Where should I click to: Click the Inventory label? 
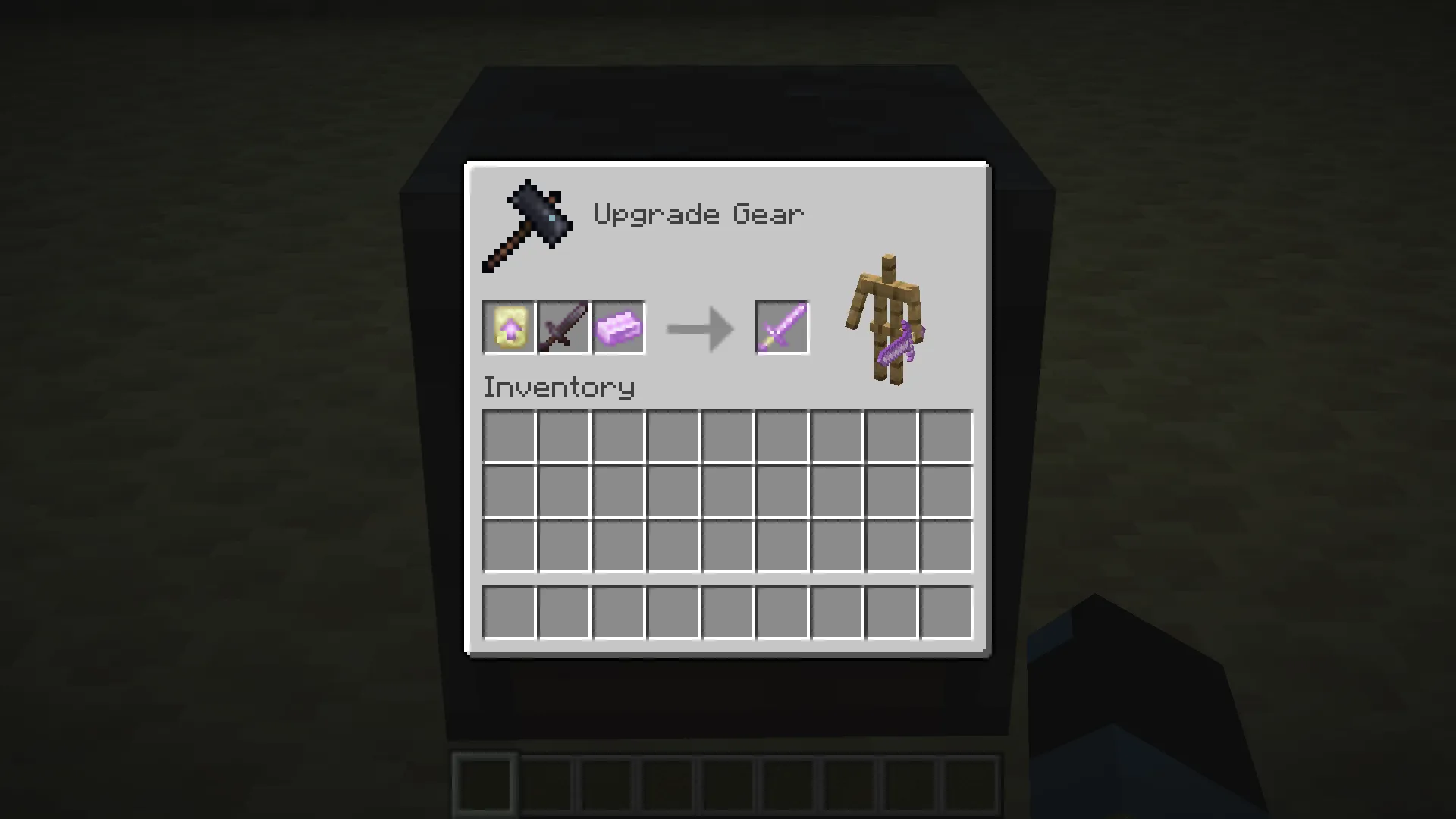[559, 387]
